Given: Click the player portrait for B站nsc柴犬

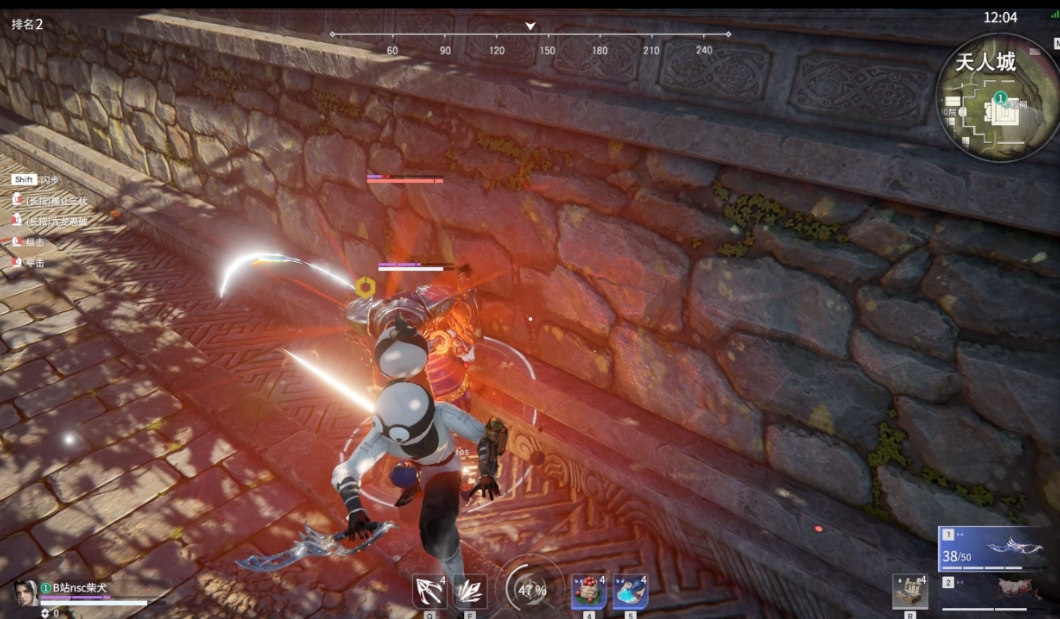Looking at the screenshot, I should point(24,592).
